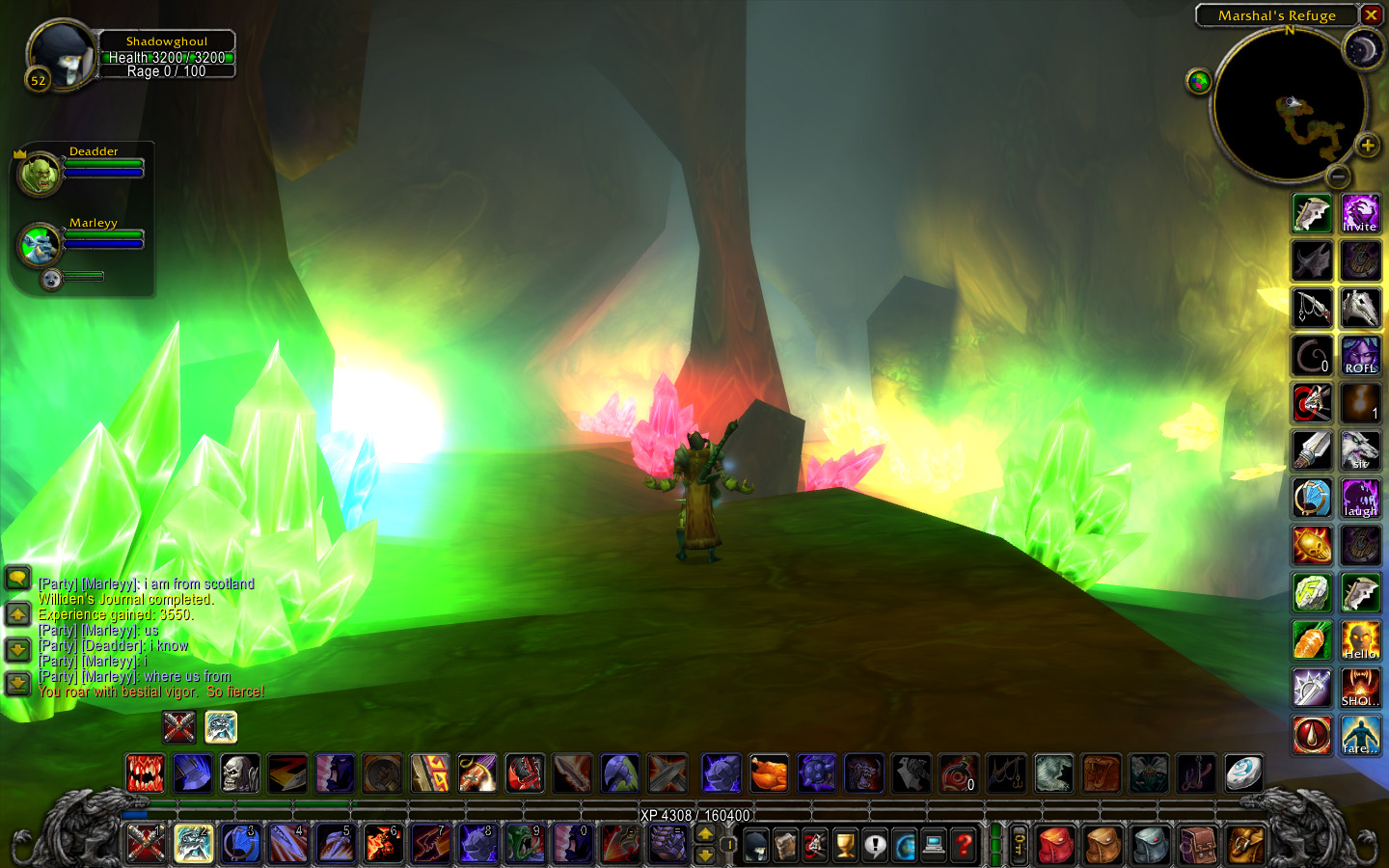Screen dimensions: 1389x868
Task: Close the minimap with the X button
Action: [1371, 15]
